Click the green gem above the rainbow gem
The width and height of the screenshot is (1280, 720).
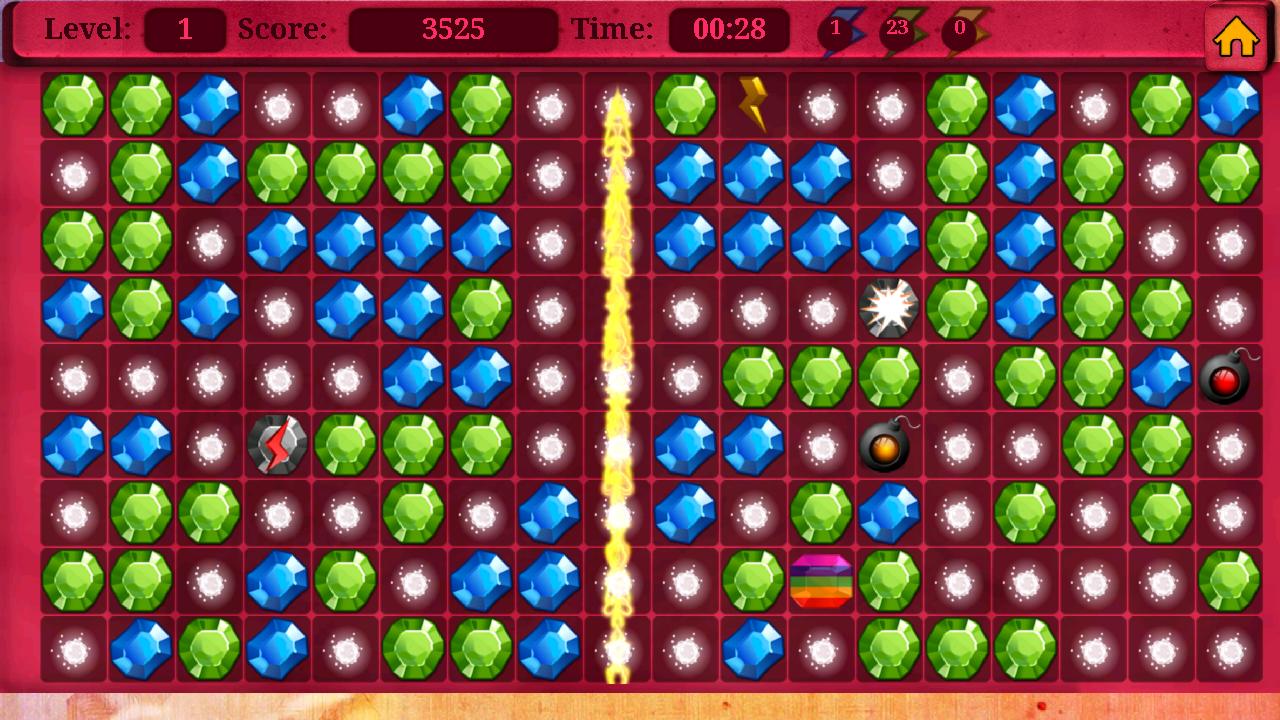(x=822, y=510)
